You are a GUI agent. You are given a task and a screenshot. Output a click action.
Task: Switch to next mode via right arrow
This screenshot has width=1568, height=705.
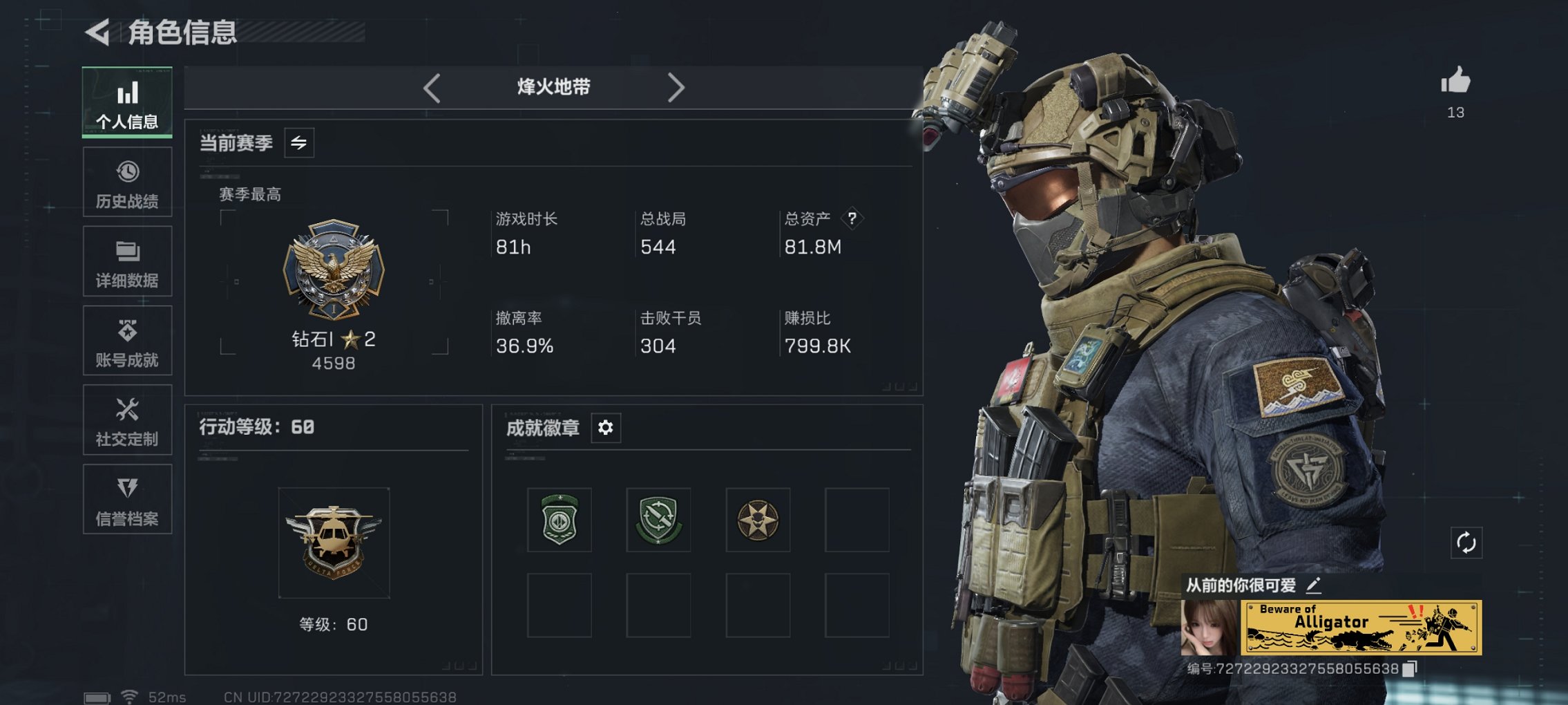(677, 87)
